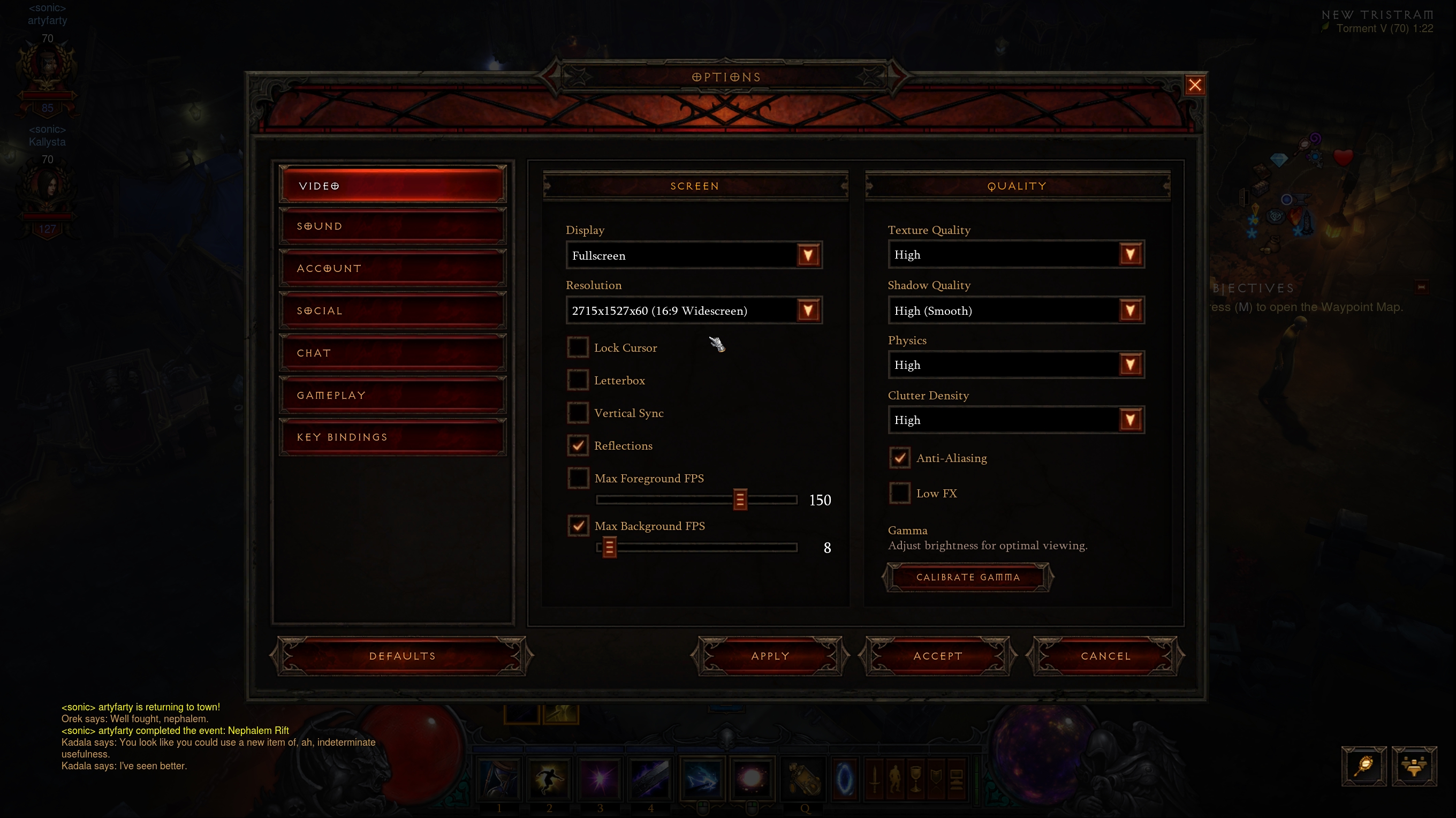Toggle the Lock Cursor checkbox
Viewport: 1456px width, 818px height.
578,347
